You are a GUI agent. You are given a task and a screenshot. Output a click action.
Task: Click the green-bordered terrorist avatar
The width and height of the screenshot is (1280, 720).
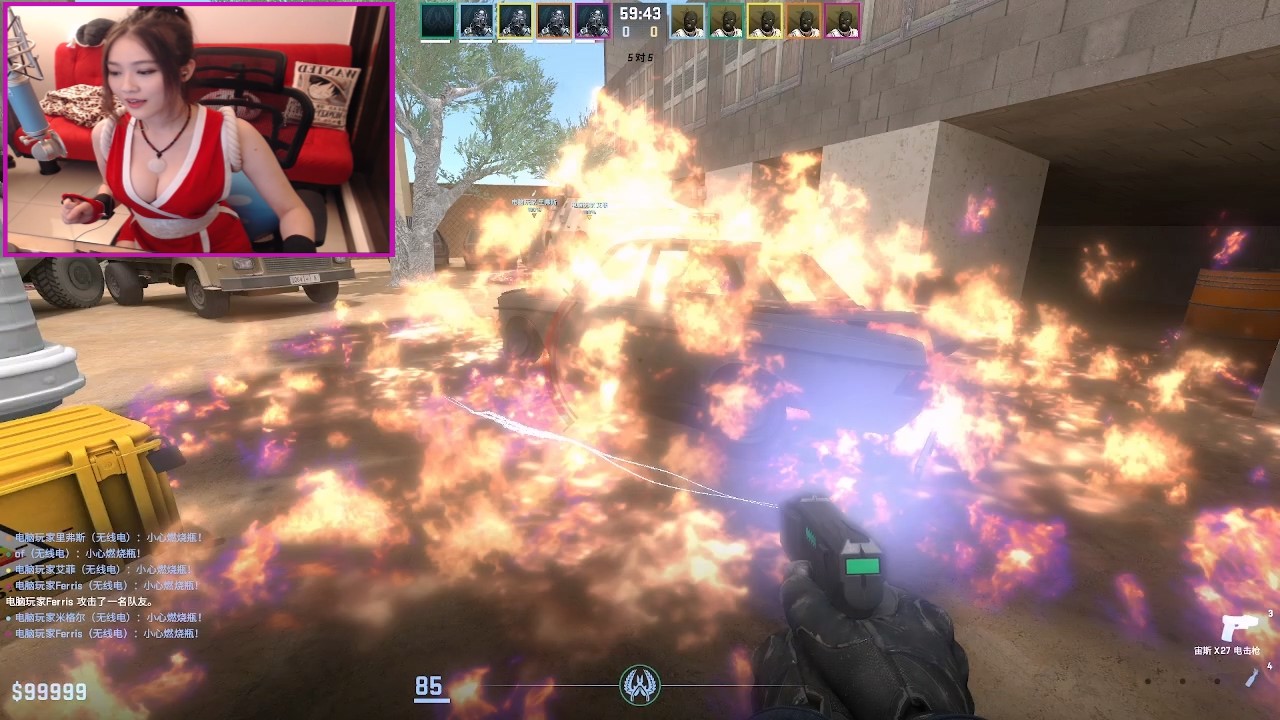(x=727, y=20)
